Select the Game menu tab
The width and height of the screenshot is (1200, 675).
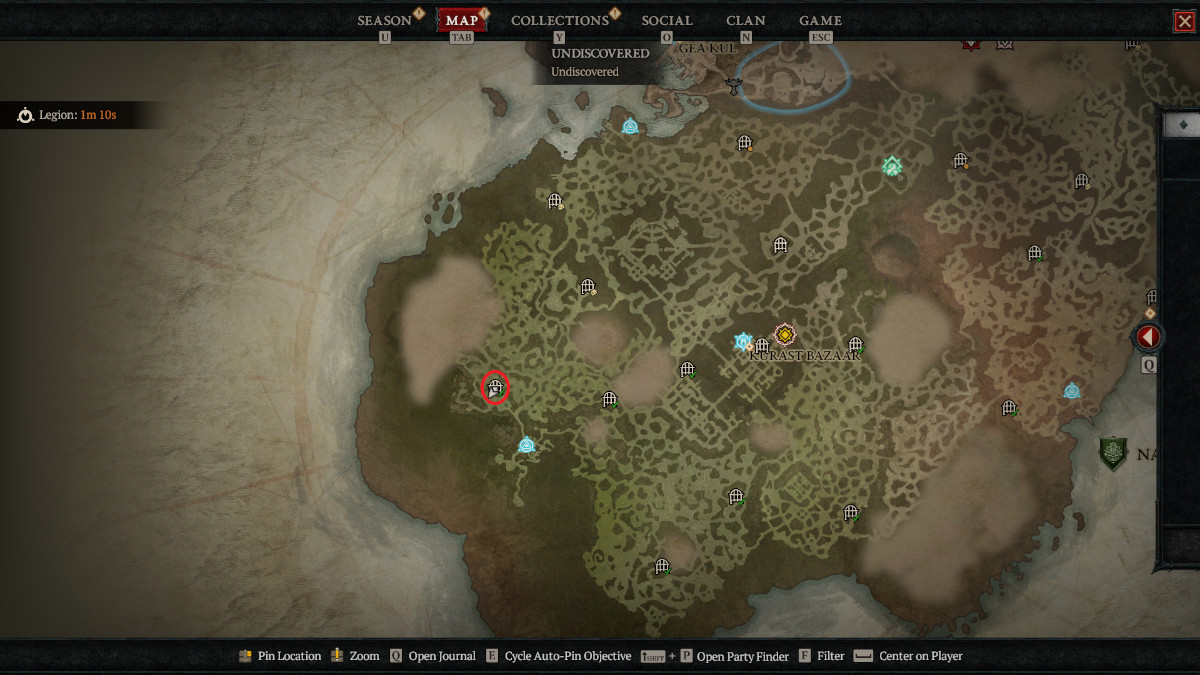pos(820,20)
